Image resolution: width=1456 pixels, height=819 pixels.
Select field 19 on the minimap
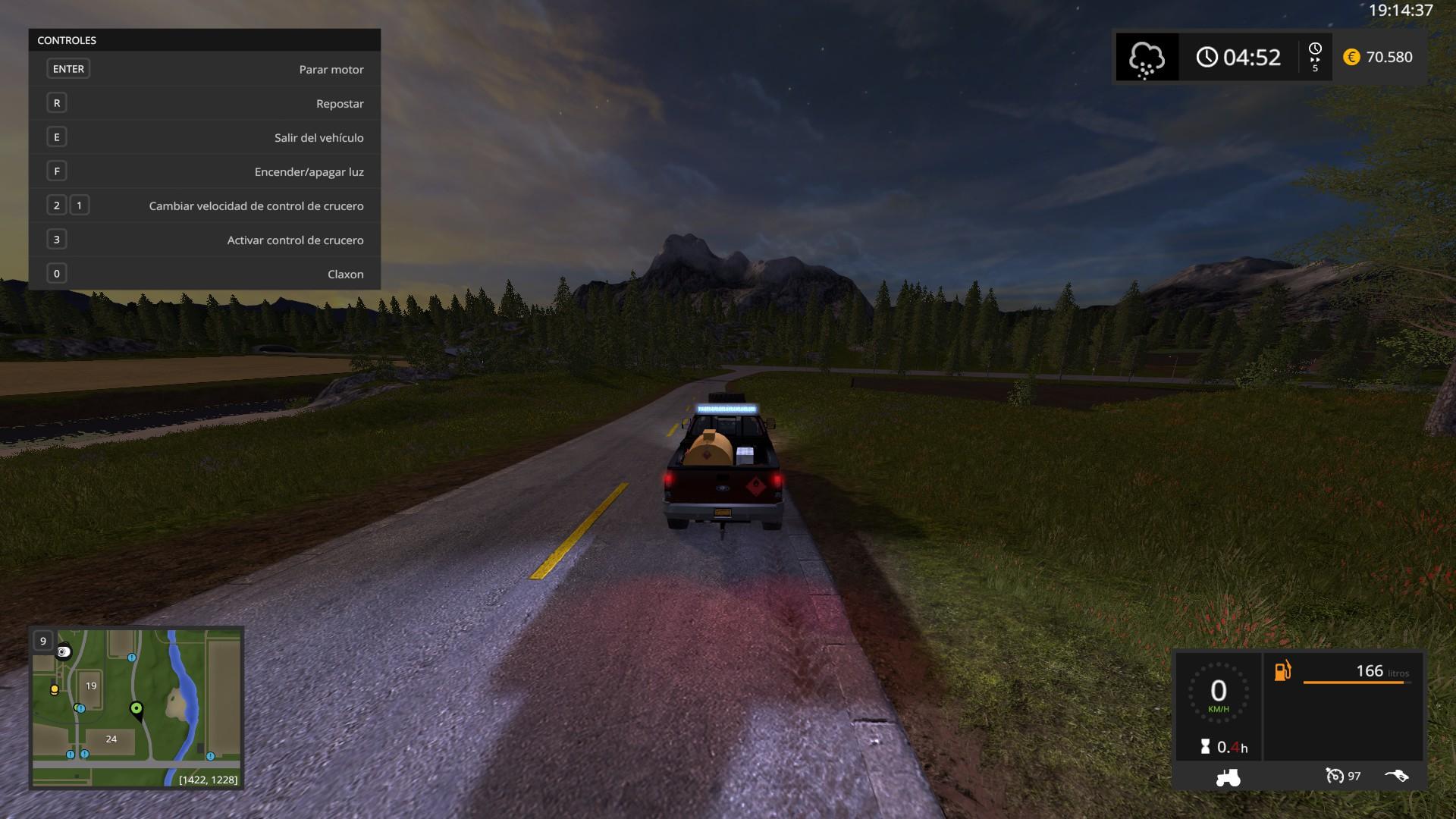pyautogui.click(x=91, y=686)
